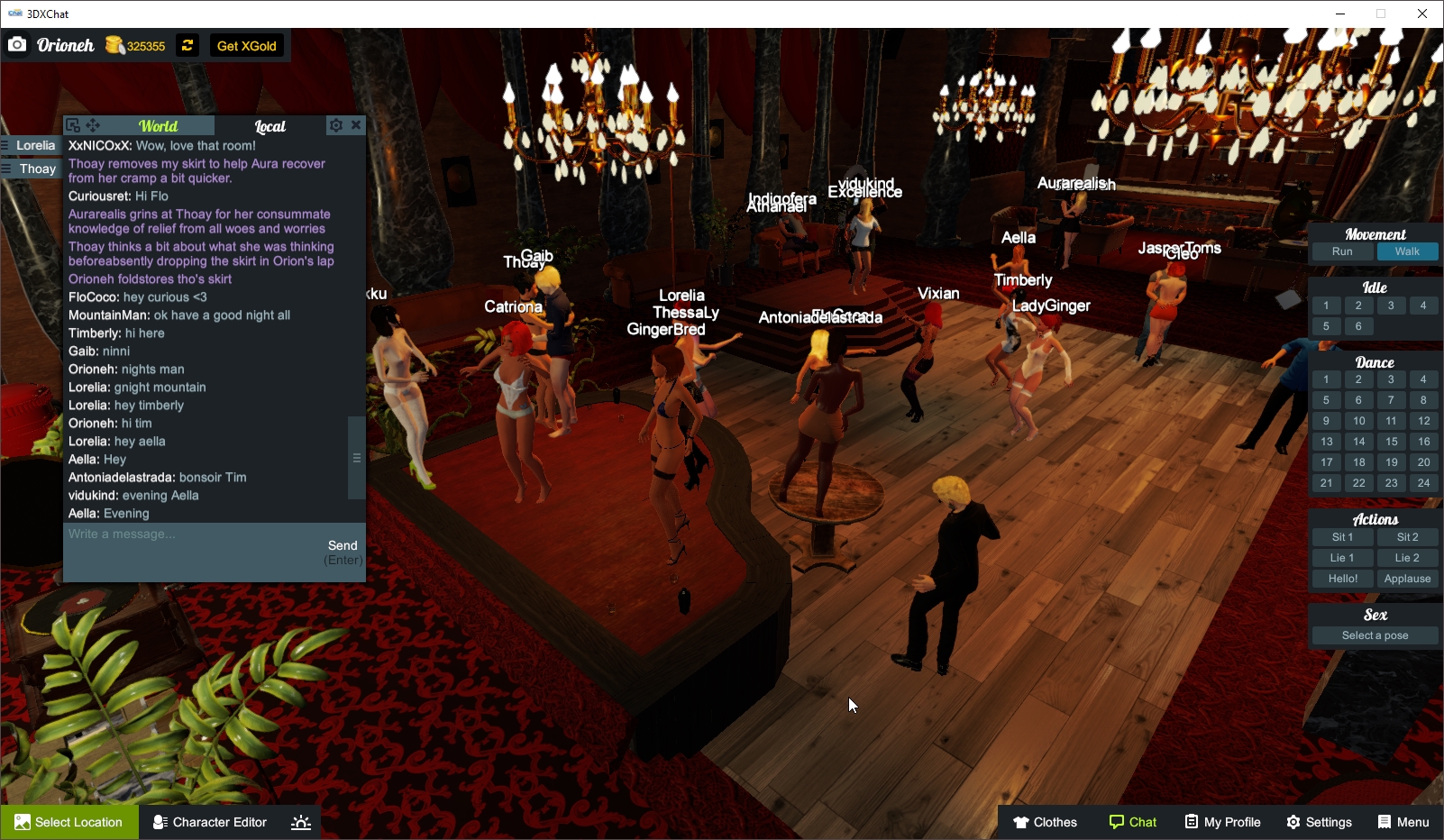Open chat settings via the gear icon
Screen dimensions: 1444x840
coord(336,124)
